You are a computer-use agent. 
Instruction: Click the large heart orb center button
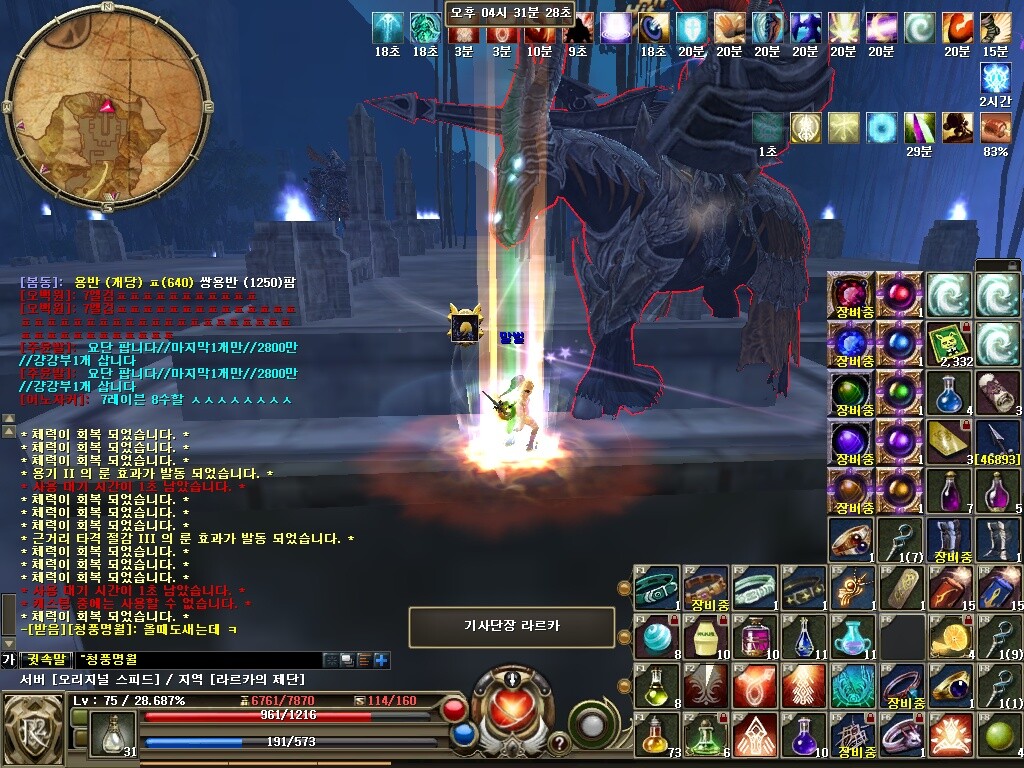point(512,707)
